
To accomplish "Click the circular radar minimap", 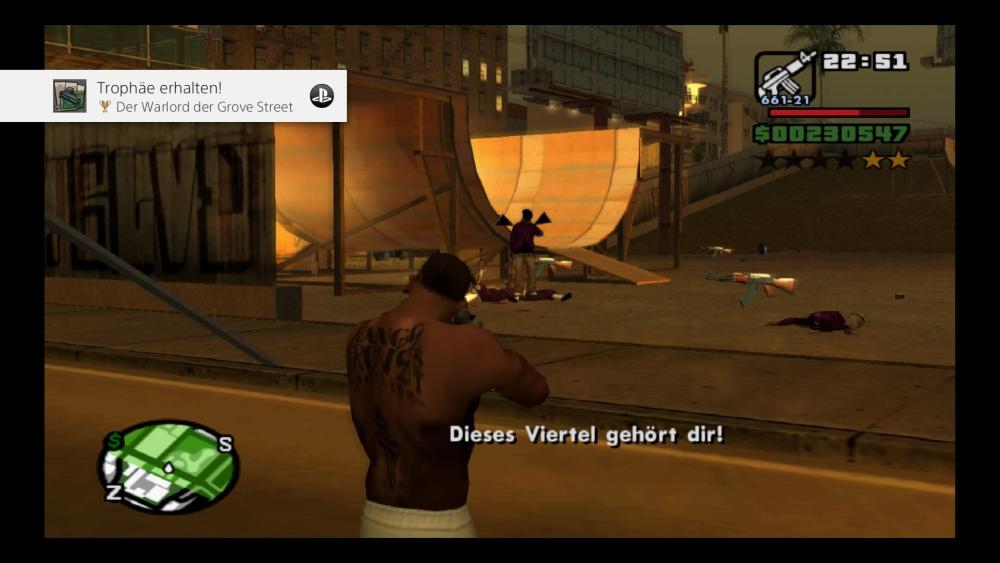I will [168, 466].
